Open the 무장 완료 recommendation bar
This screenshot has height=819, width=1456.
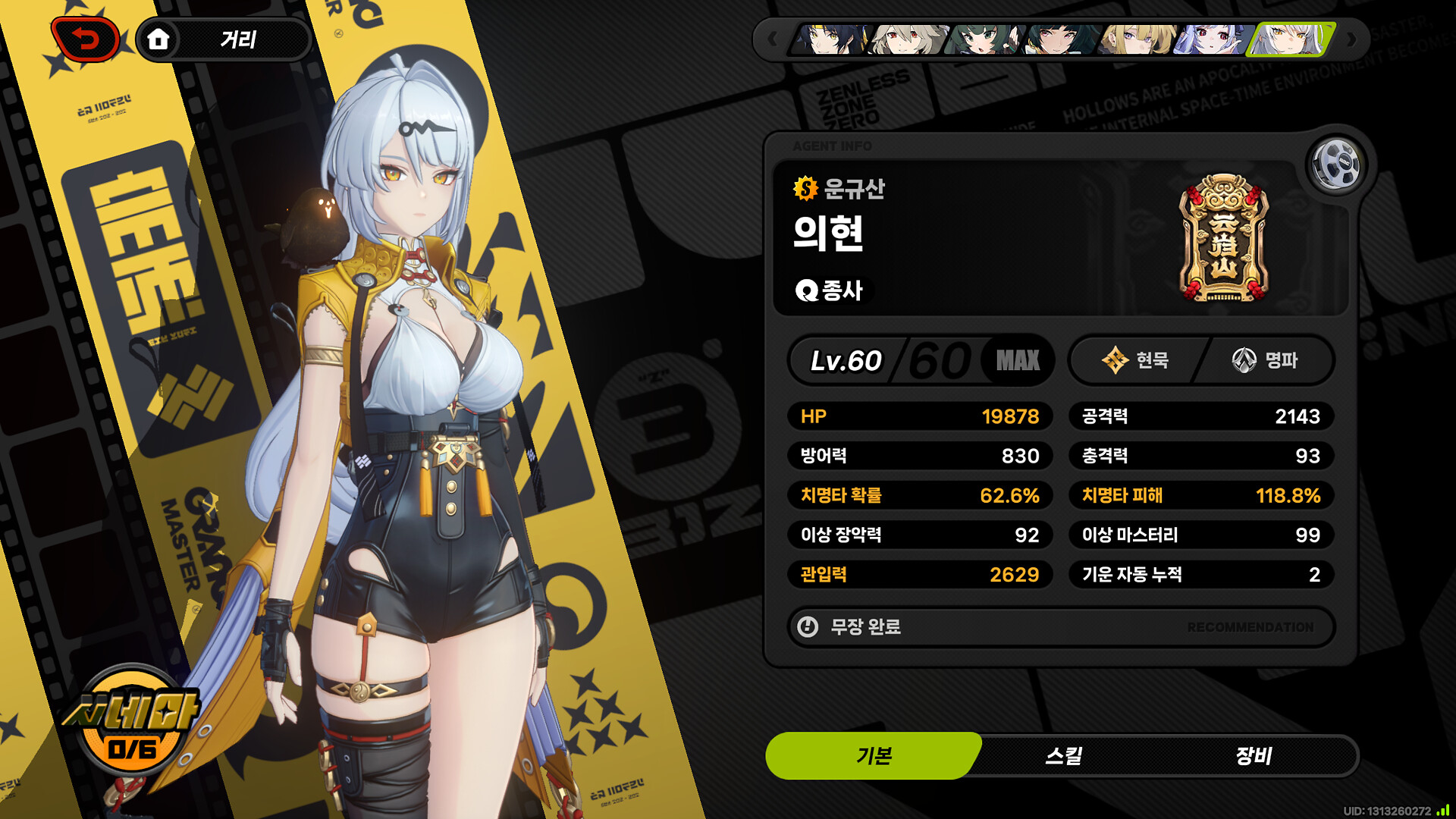[x=1061, y=627]
